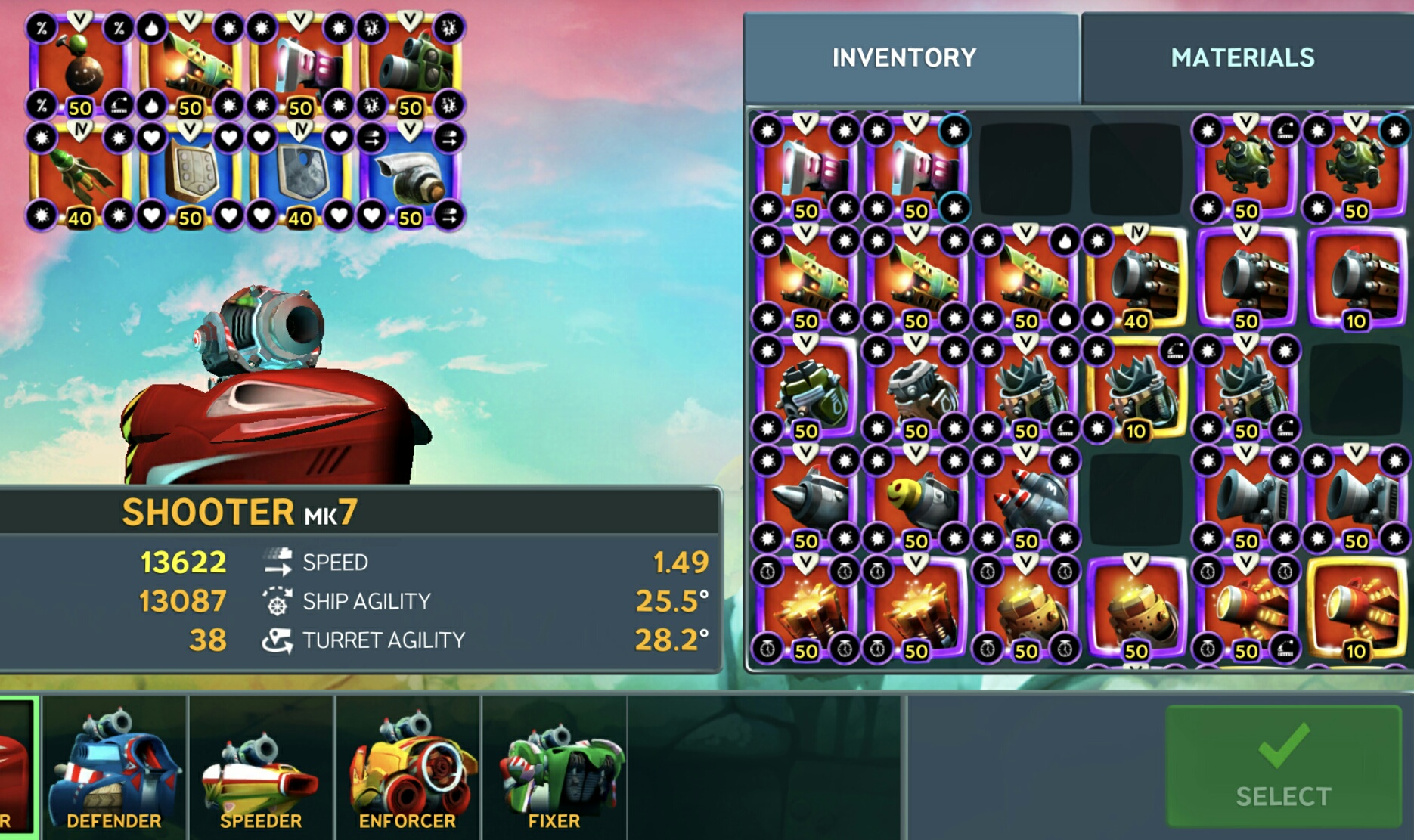Select the equipped level 50 shield

click(x=190, y=175)
